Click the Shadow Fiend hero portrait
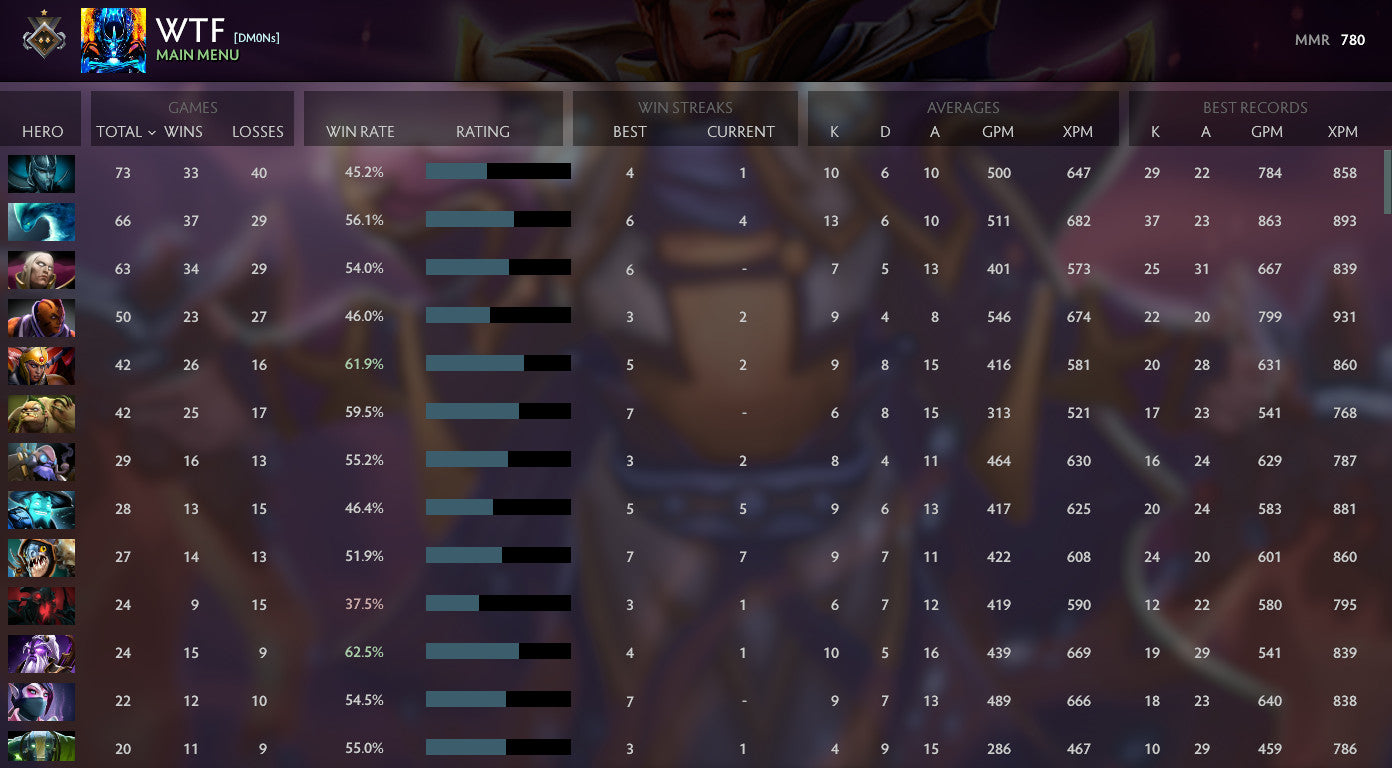The image size is (1392, 768). pos(41,605)
